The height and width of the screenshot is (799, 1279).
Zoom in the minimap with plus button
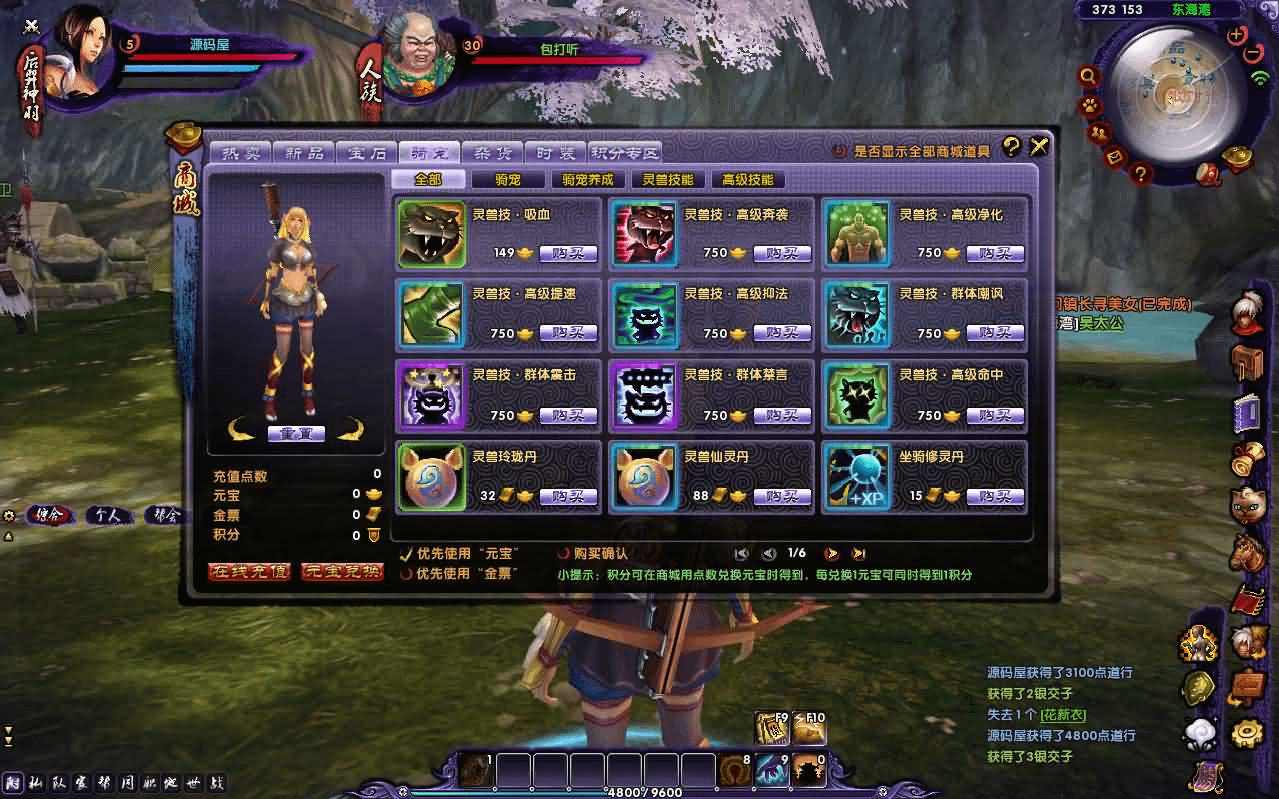pyautogui.click(x=1237, y=34)
